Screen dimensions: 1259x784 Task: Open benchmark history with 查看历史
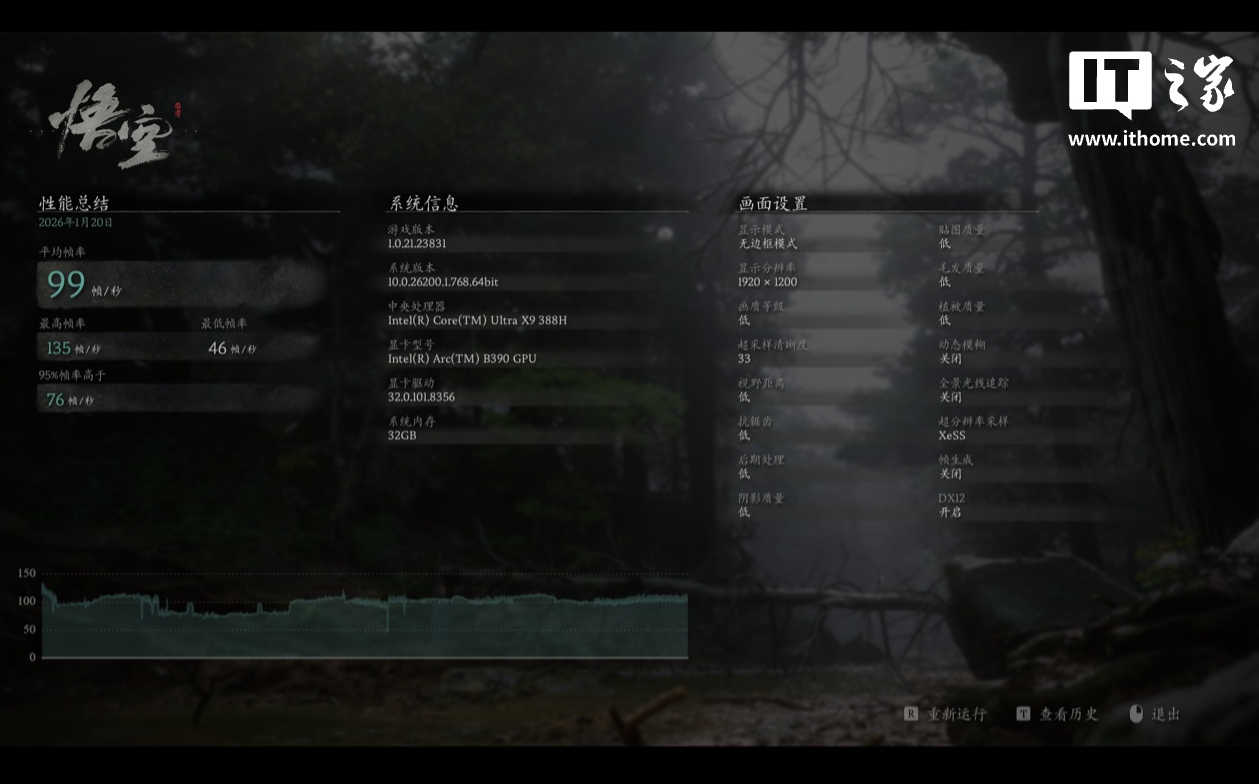tap(1058, 714)
